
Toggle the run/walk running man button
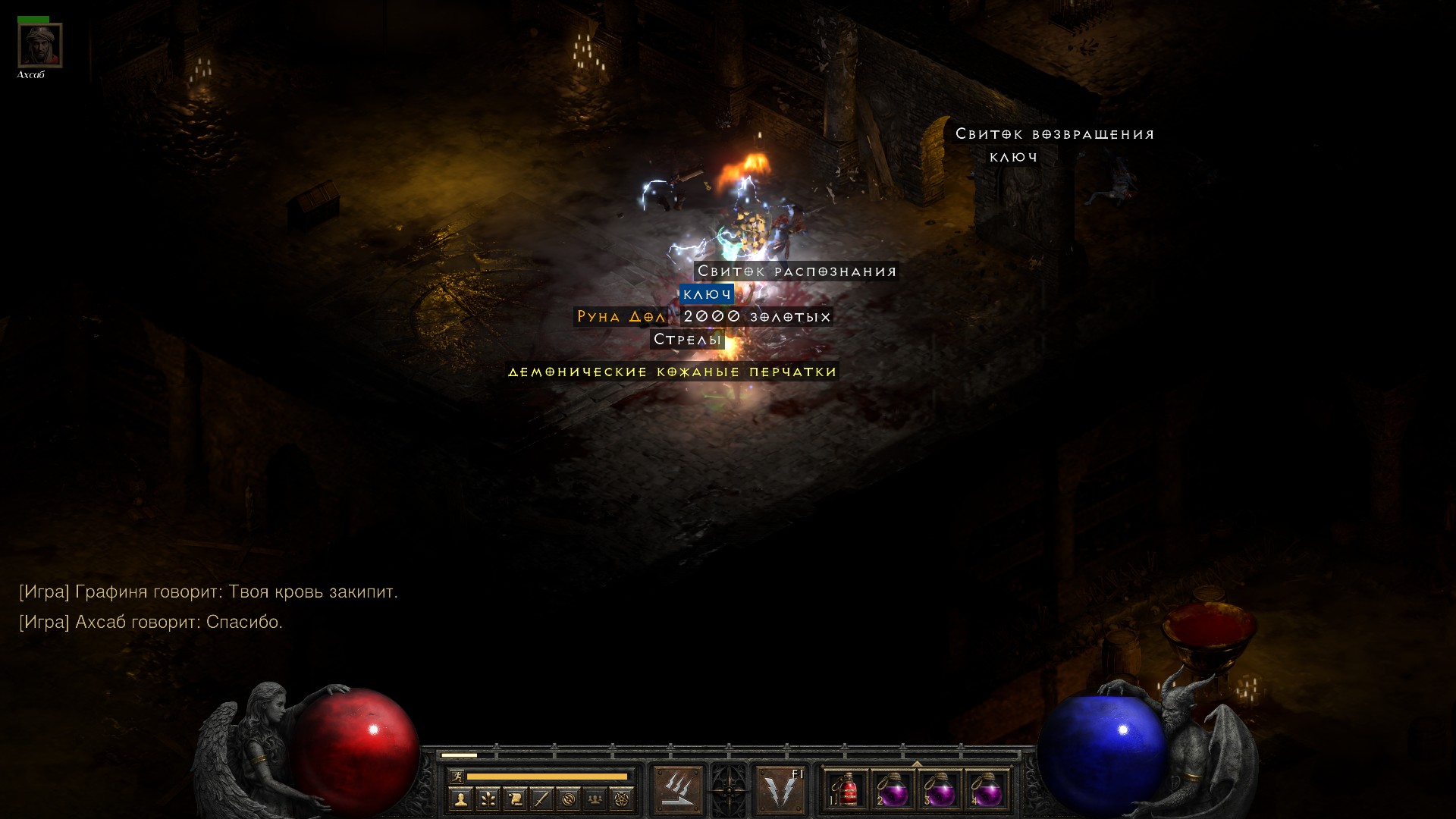click(456, 776)
